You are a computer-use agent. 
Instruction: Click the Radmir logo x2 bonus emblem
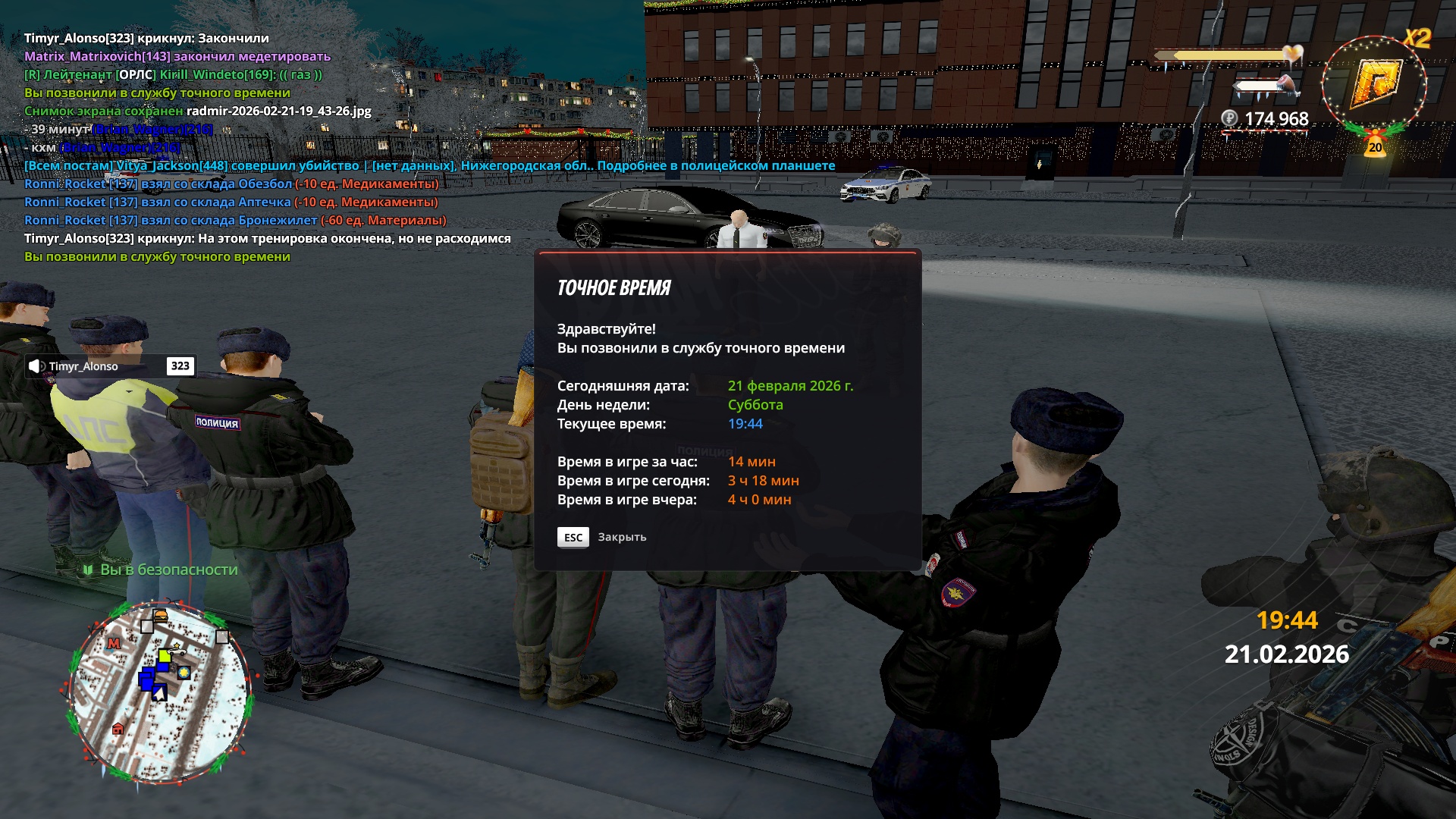click(x=1374, y=83)
